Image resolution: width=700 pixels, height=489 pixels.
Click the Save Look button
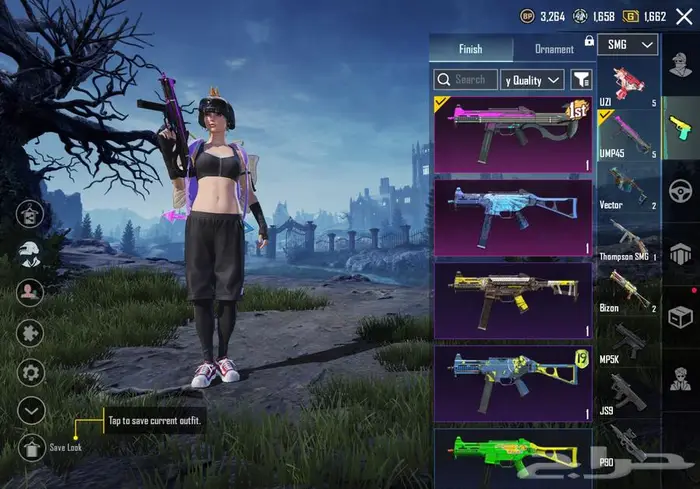click(x=30, y=446)
